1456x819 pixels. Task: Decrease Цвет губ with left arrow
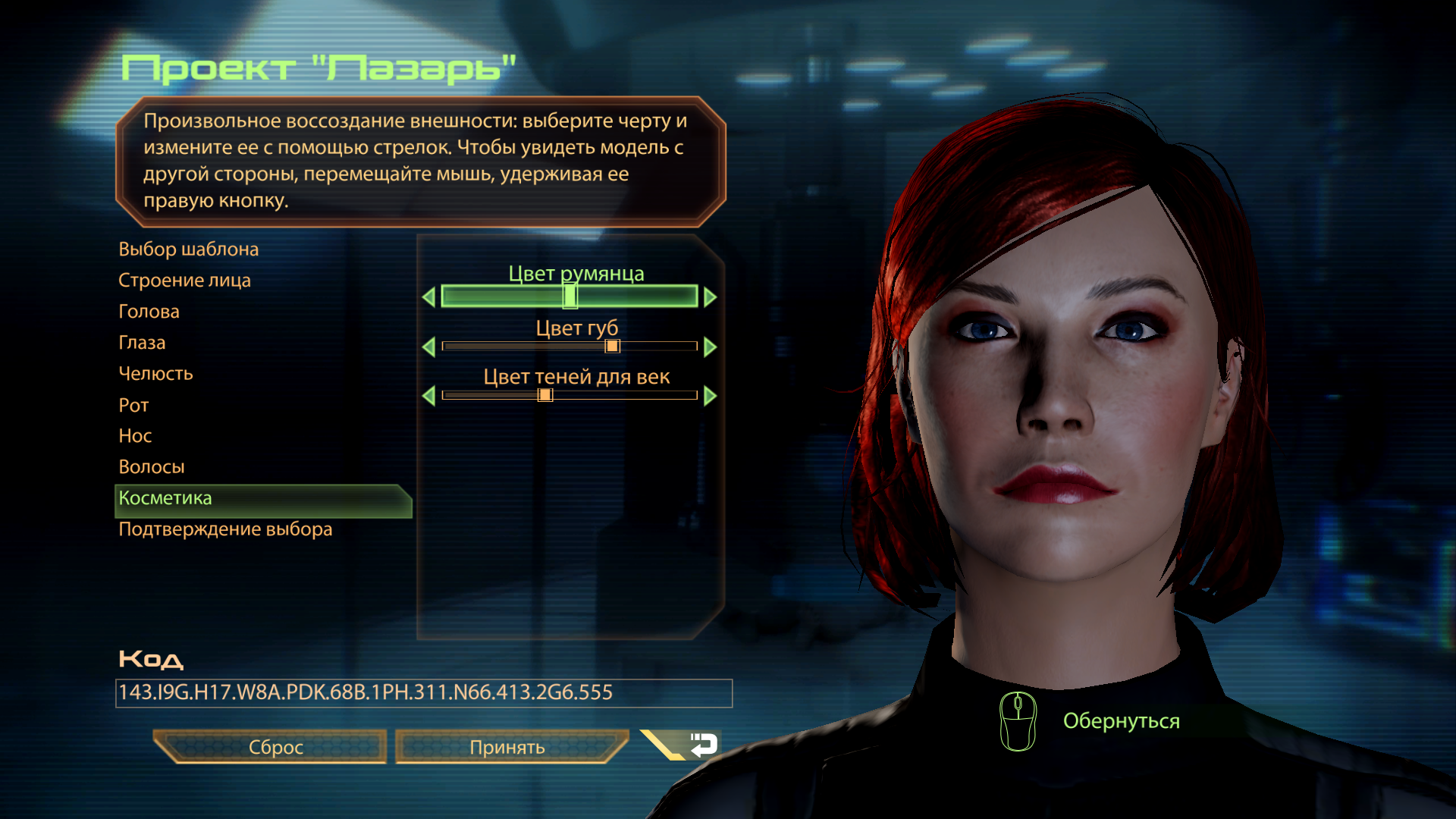click(x=428, y=347)
